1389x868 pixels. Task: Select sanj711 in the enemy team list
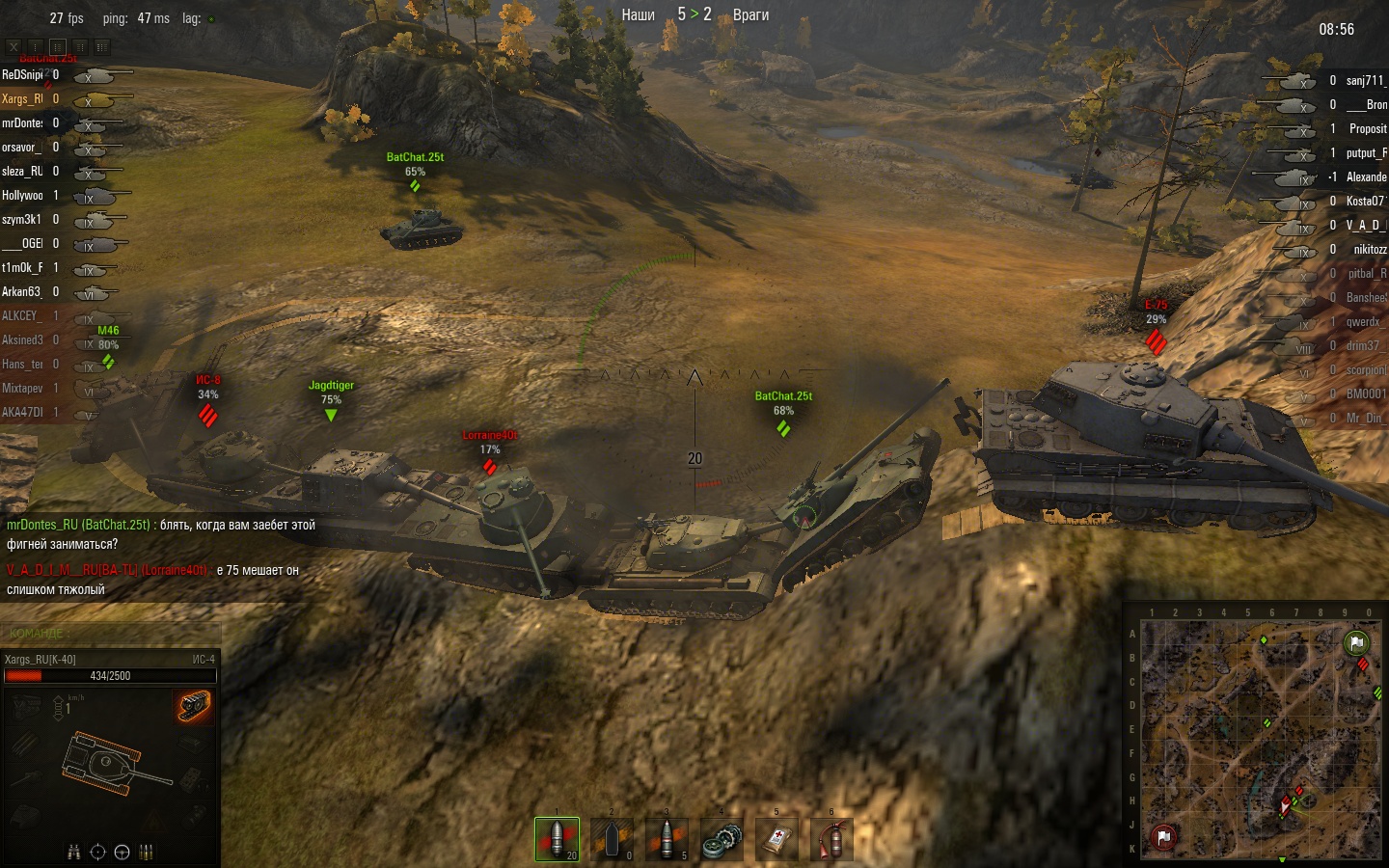(x=1365, y=81)
